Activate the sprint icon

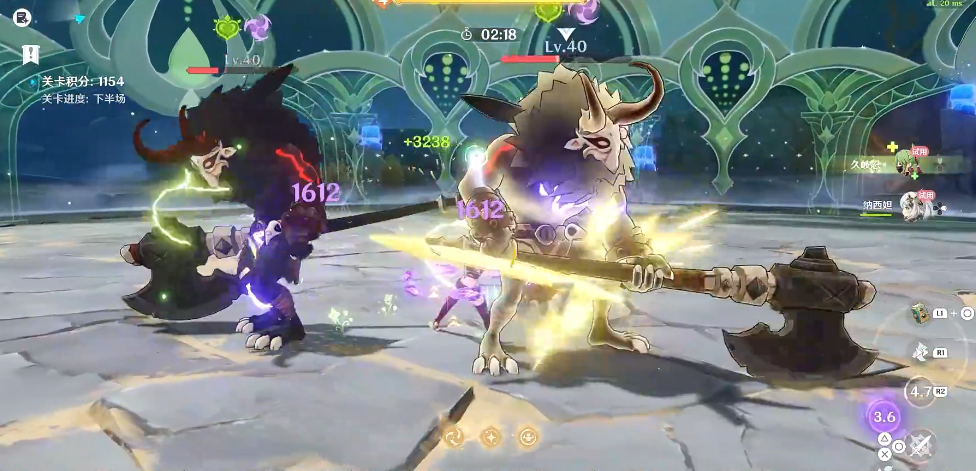click(920, 352)
